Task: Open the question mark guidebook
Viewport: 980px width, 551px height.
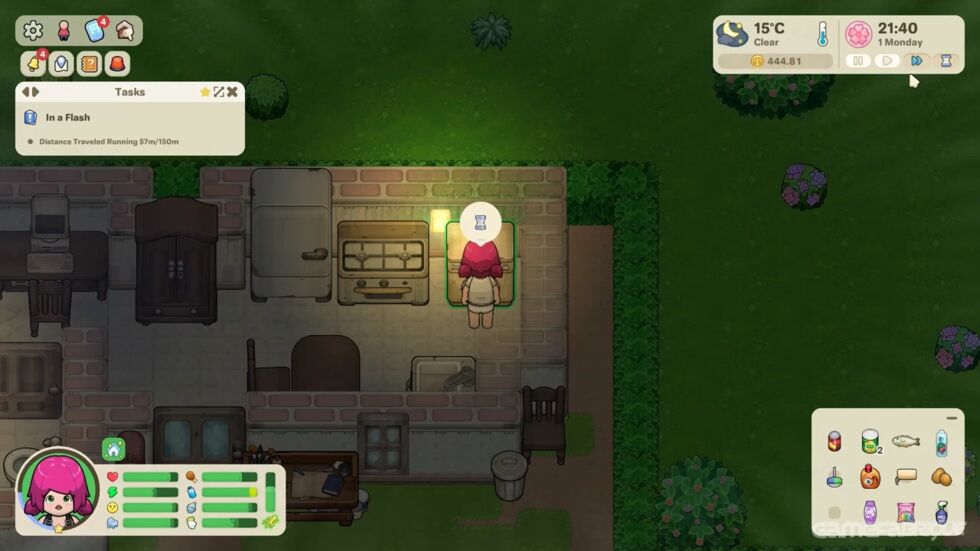Action: click(89, 63)
